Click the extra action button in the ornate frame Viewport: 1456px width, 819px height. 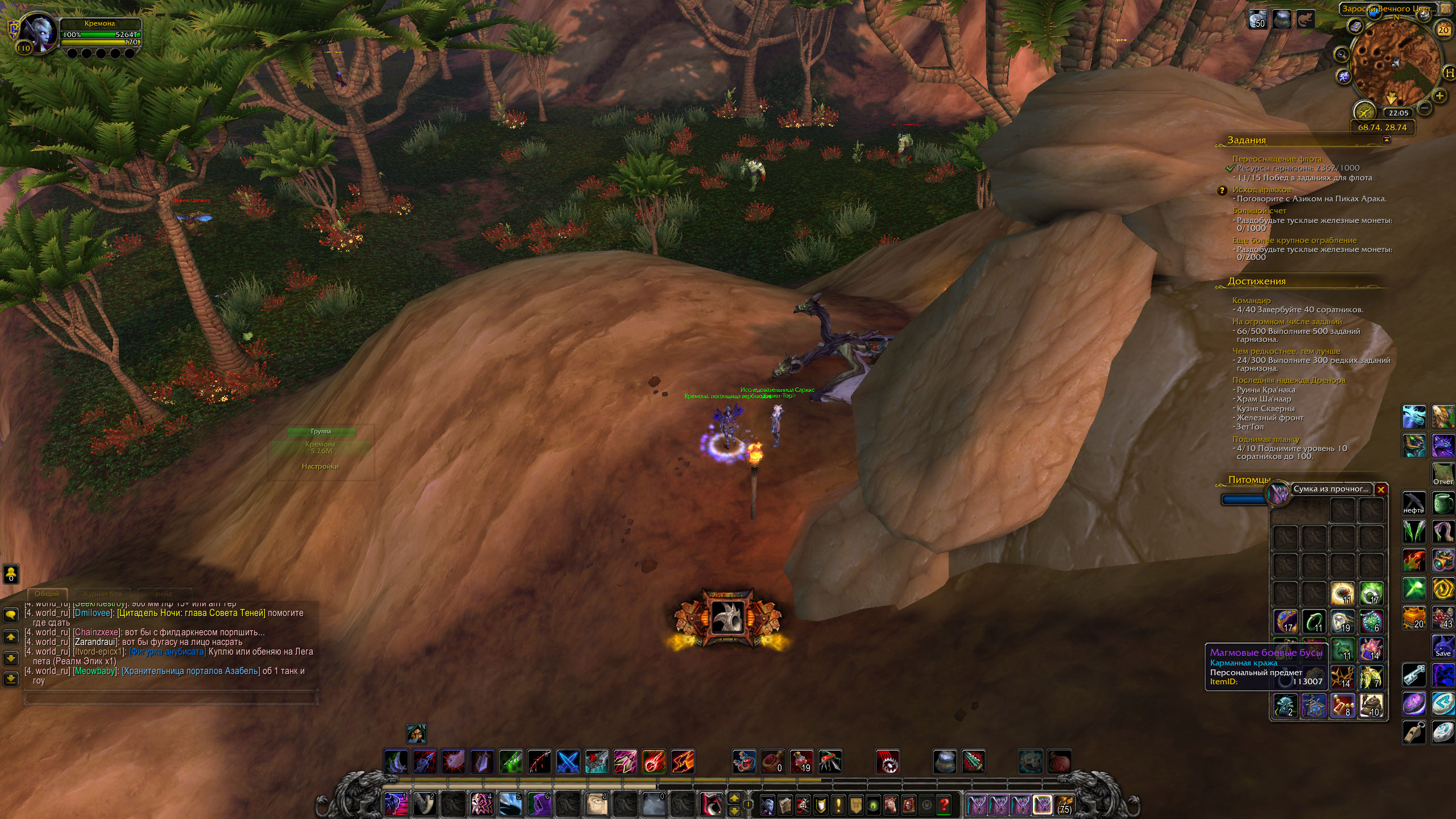(x=728, y=618)
